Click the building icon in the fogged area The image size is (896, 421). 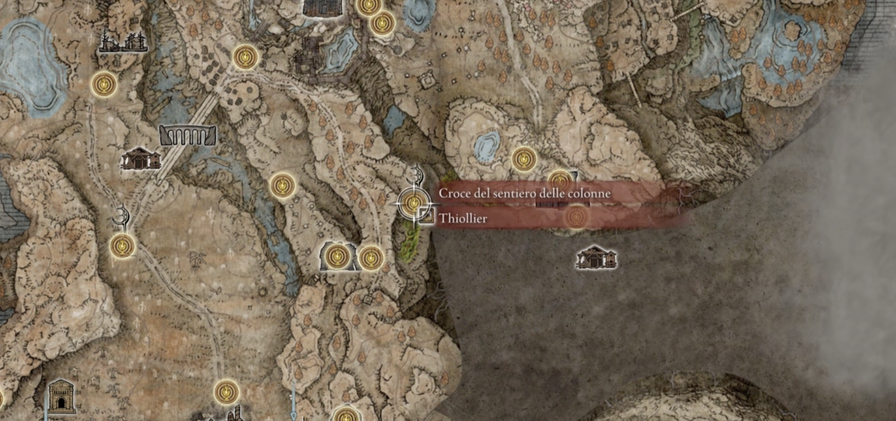click(596, 258)
